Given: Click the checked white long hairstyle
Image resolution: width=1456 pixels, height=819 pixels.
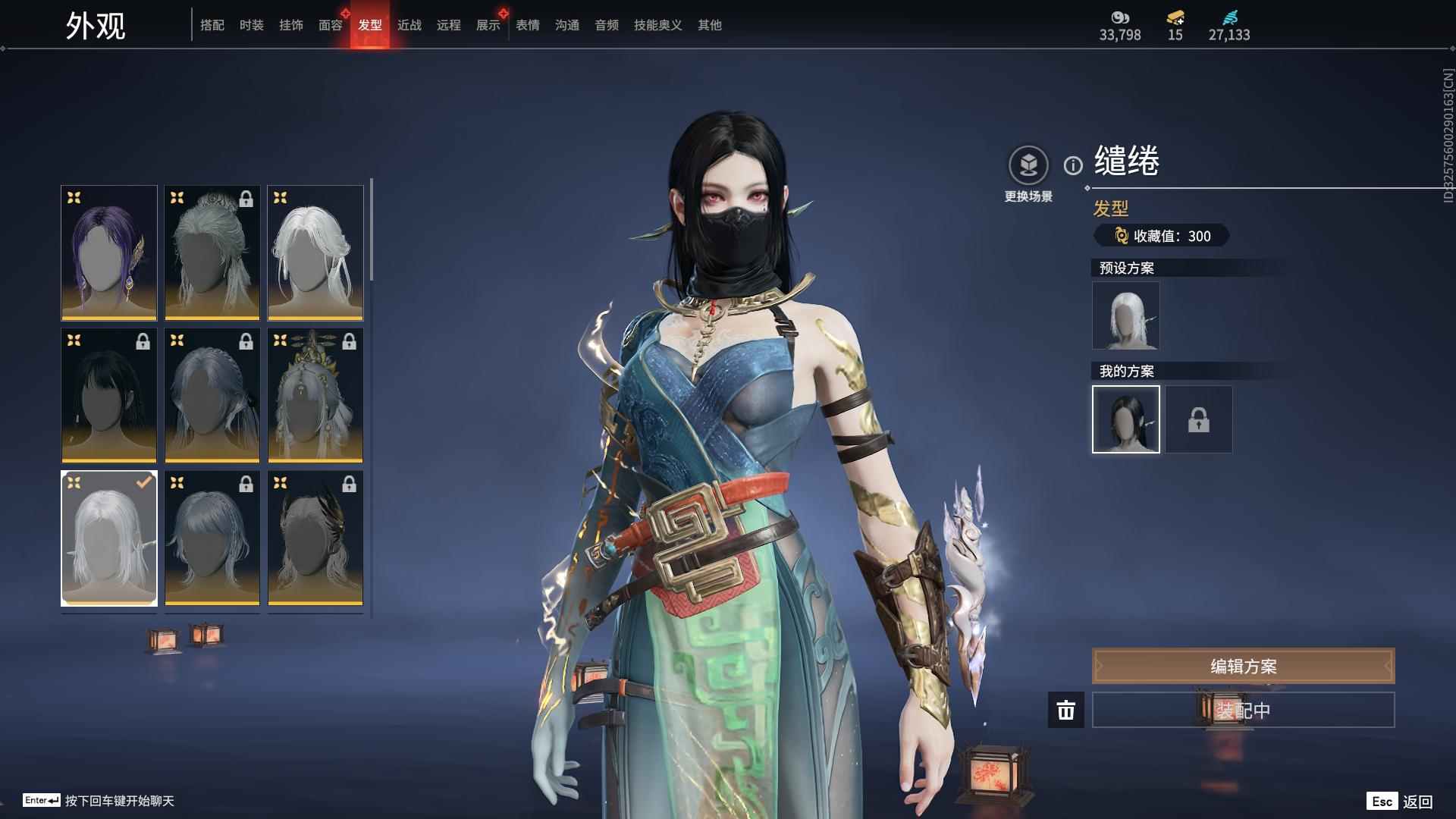Looking at the screenshot, I should click(x=109, y=538).
